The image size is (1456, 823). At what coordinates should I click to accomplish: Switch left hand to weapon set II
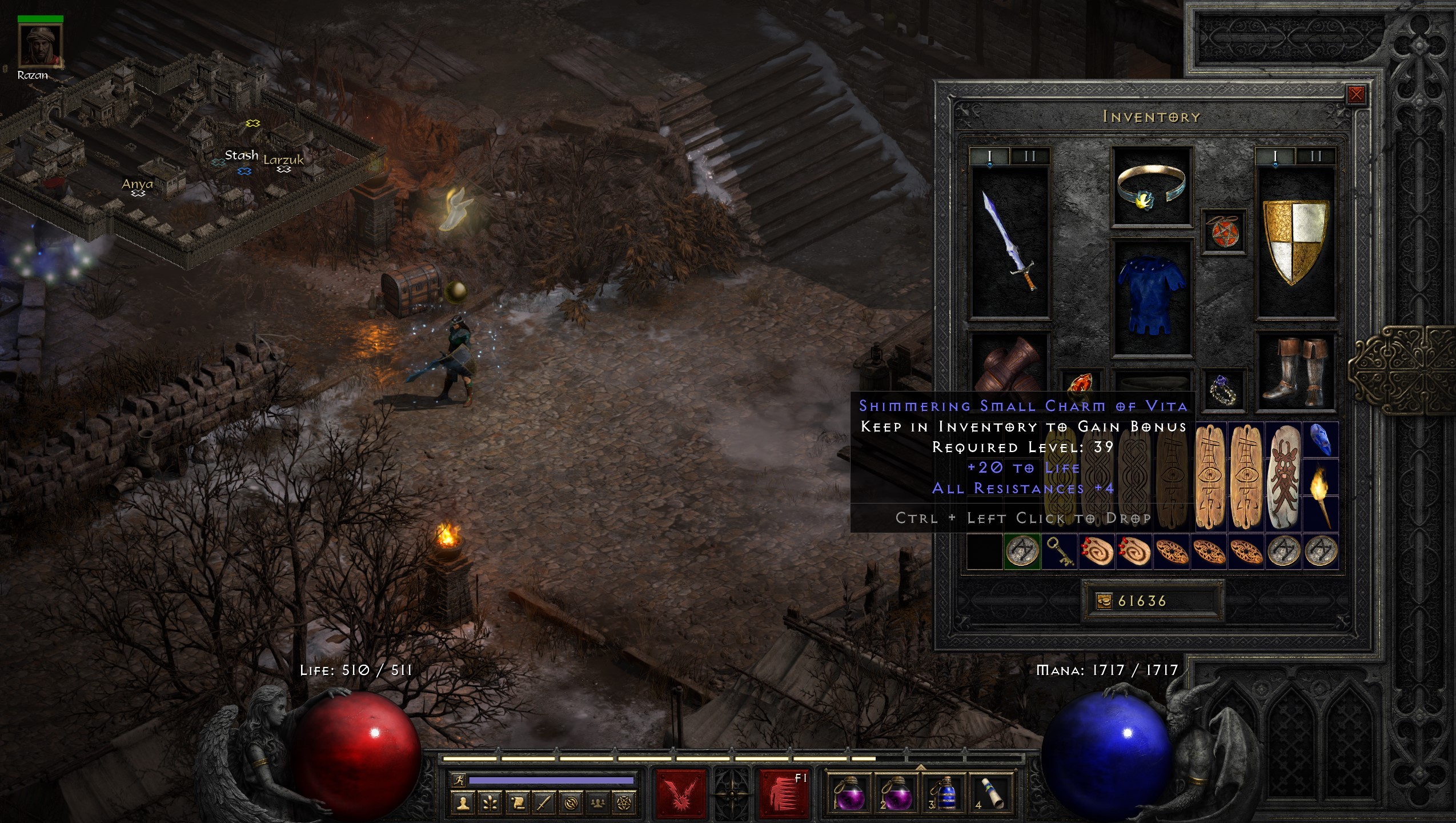point(1030,156)
